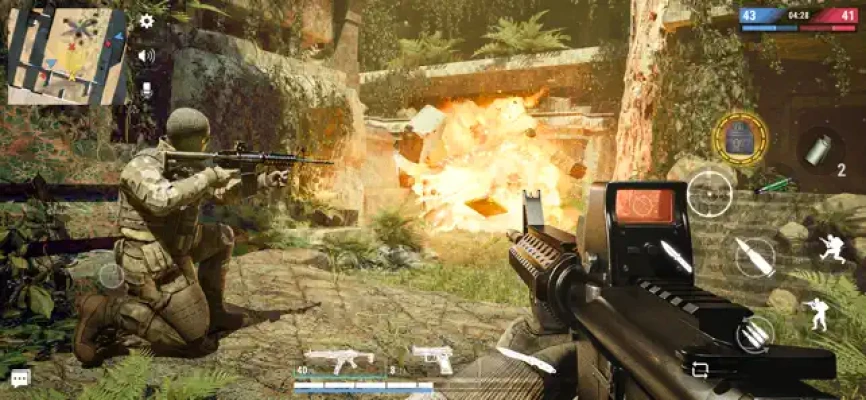Viewport: 866px width, 400px height.
Task: Open the settings gear icon
Action: tap(147, 21)
